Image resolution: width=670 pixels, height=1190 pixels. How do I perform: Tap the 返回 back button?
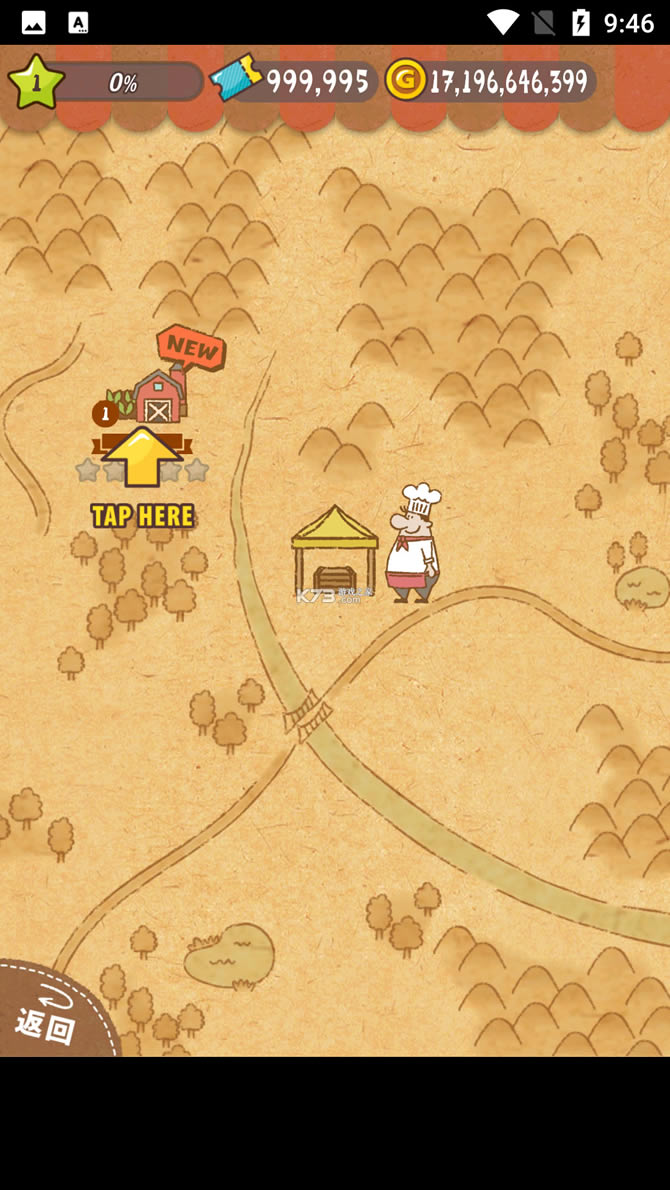pyautogui.click(x=45, y=1018)
